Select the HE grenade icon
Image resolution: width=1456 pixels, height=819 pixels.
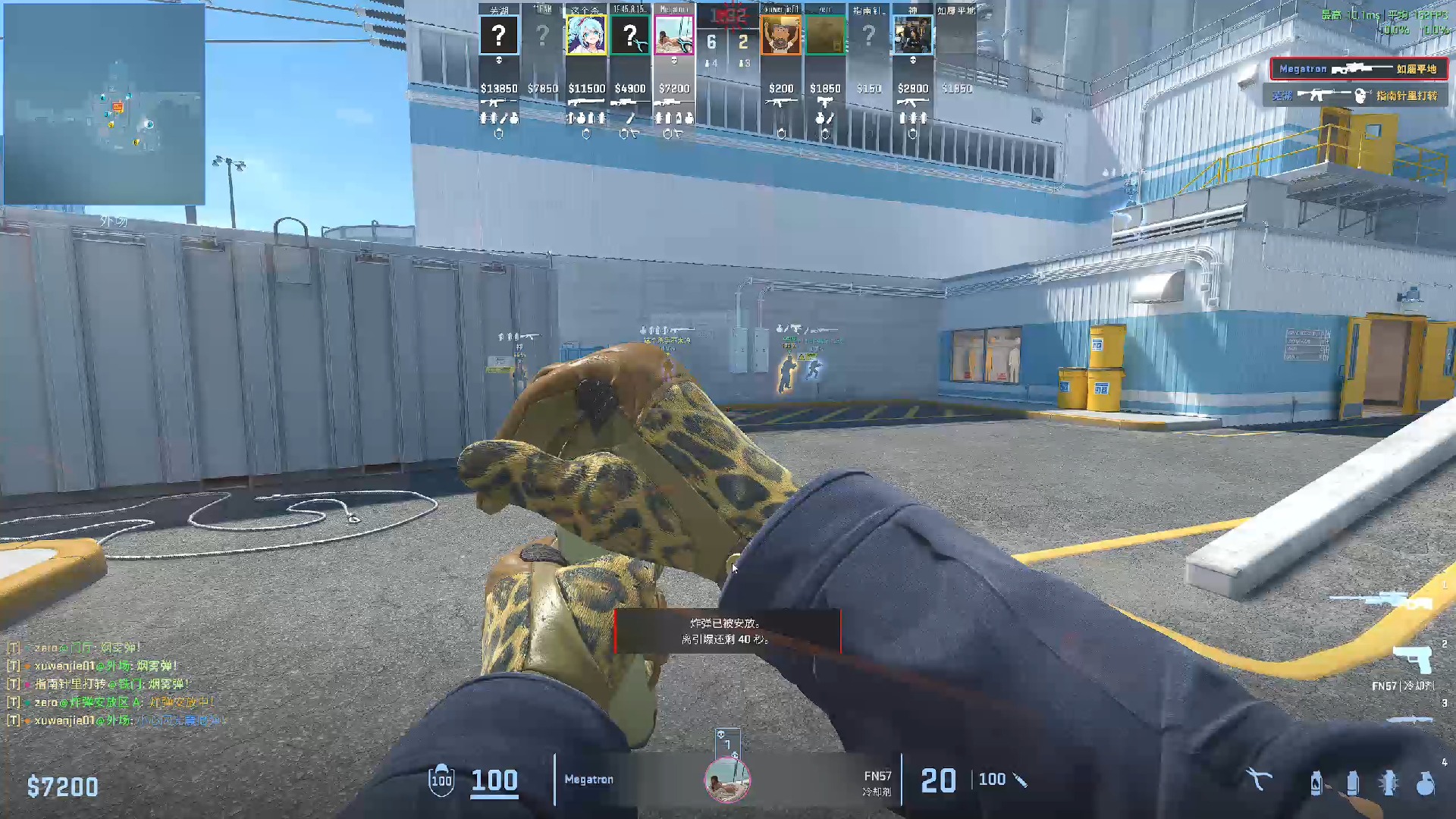tap(1426, 783)
